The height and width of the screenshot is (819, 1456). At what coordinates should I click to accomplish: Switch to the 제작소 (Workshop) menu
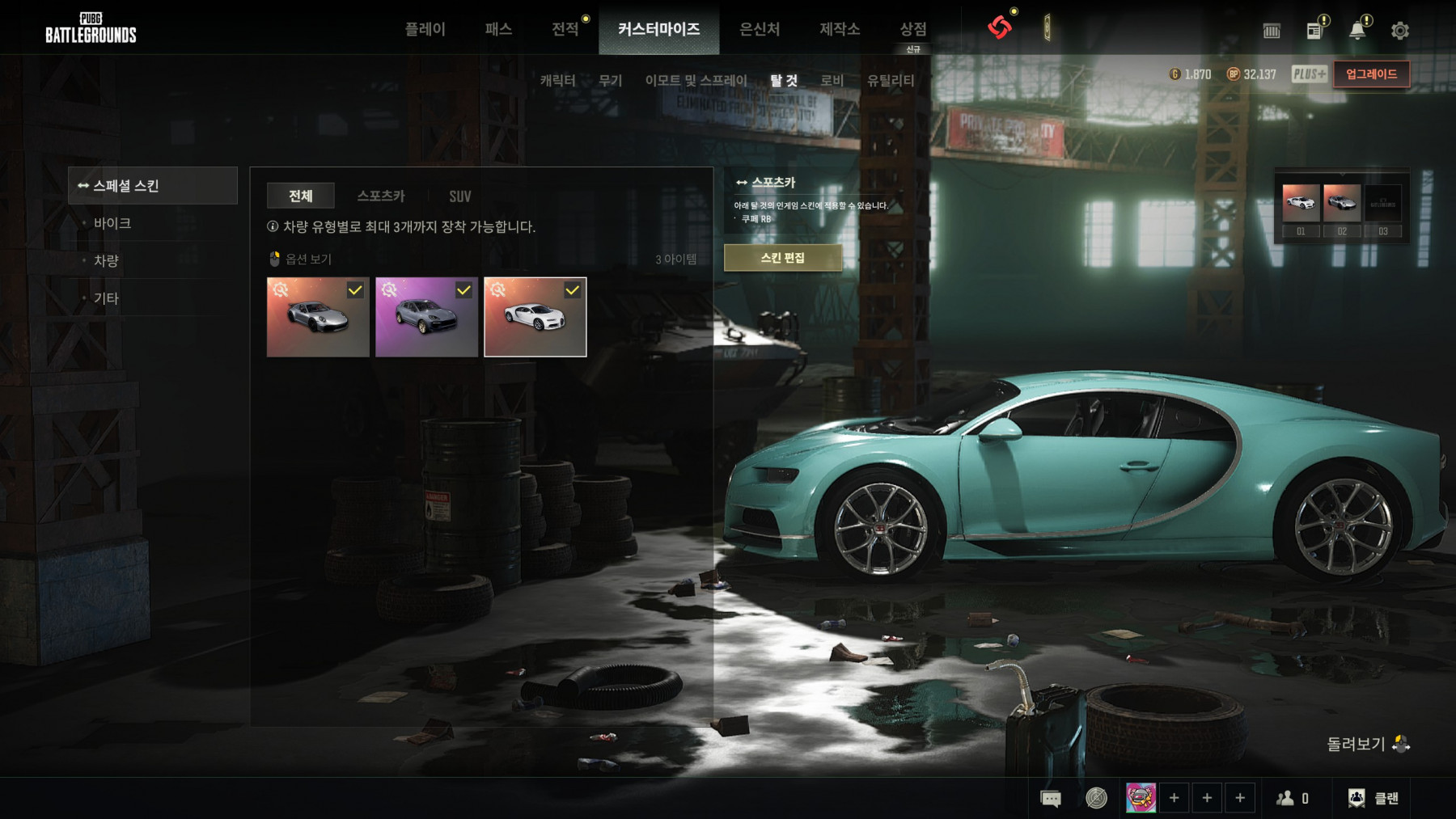pyautogui.click(x=840, y=29)
